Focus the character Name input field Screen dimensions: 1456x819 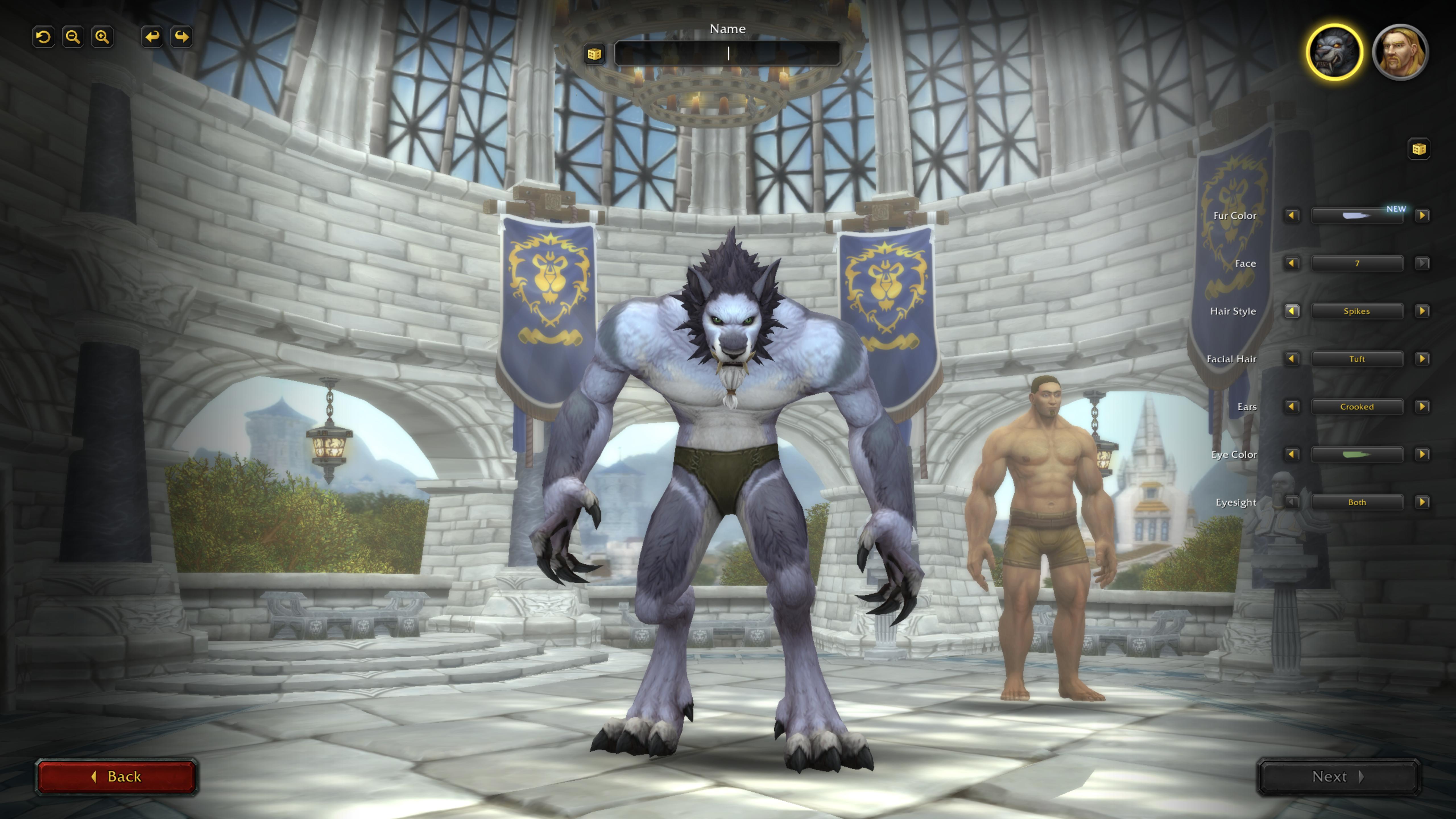coord(727,54)
